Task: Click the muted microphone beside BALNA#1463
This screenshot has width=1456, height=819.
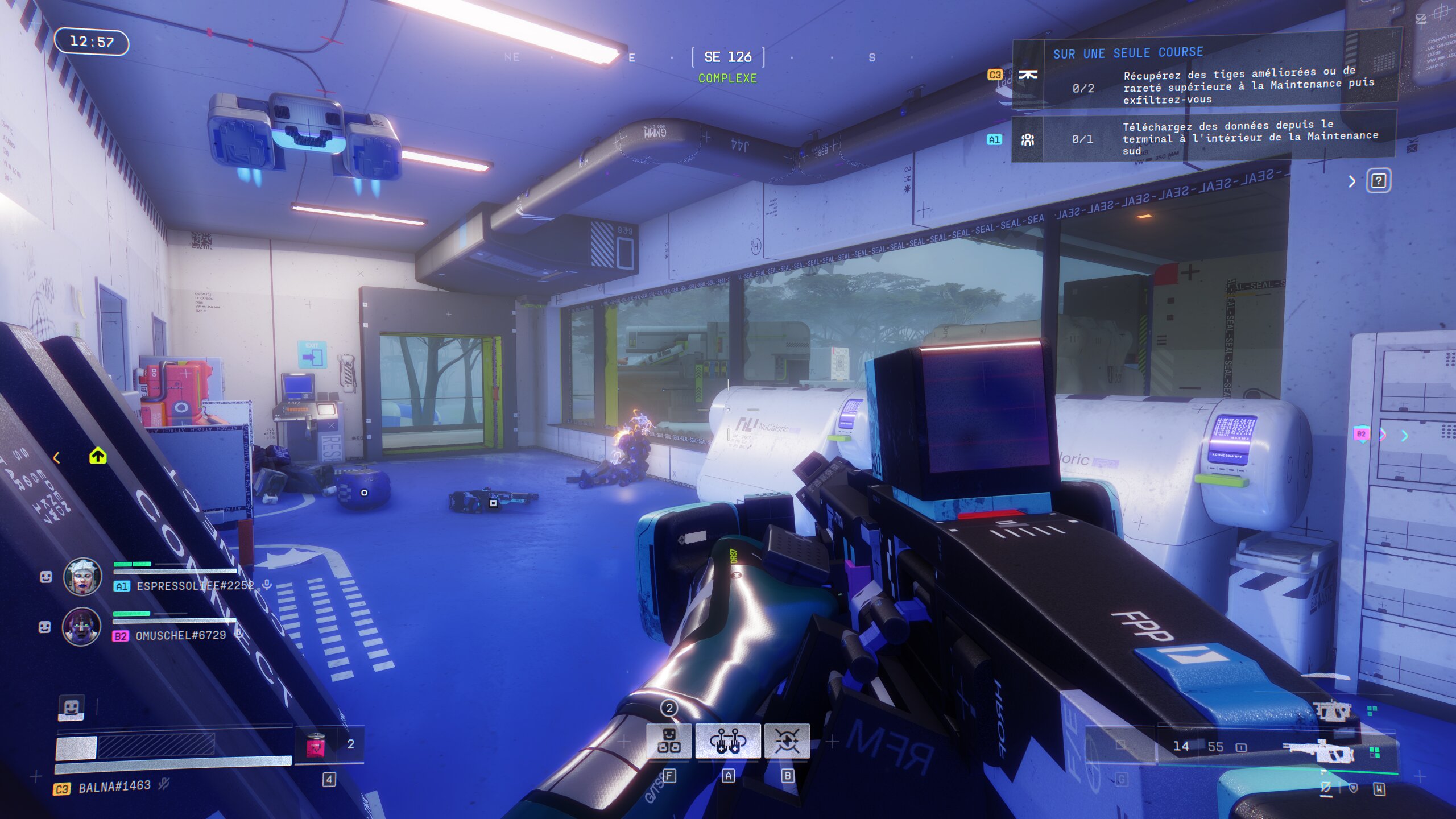Action: coord(164,785)
